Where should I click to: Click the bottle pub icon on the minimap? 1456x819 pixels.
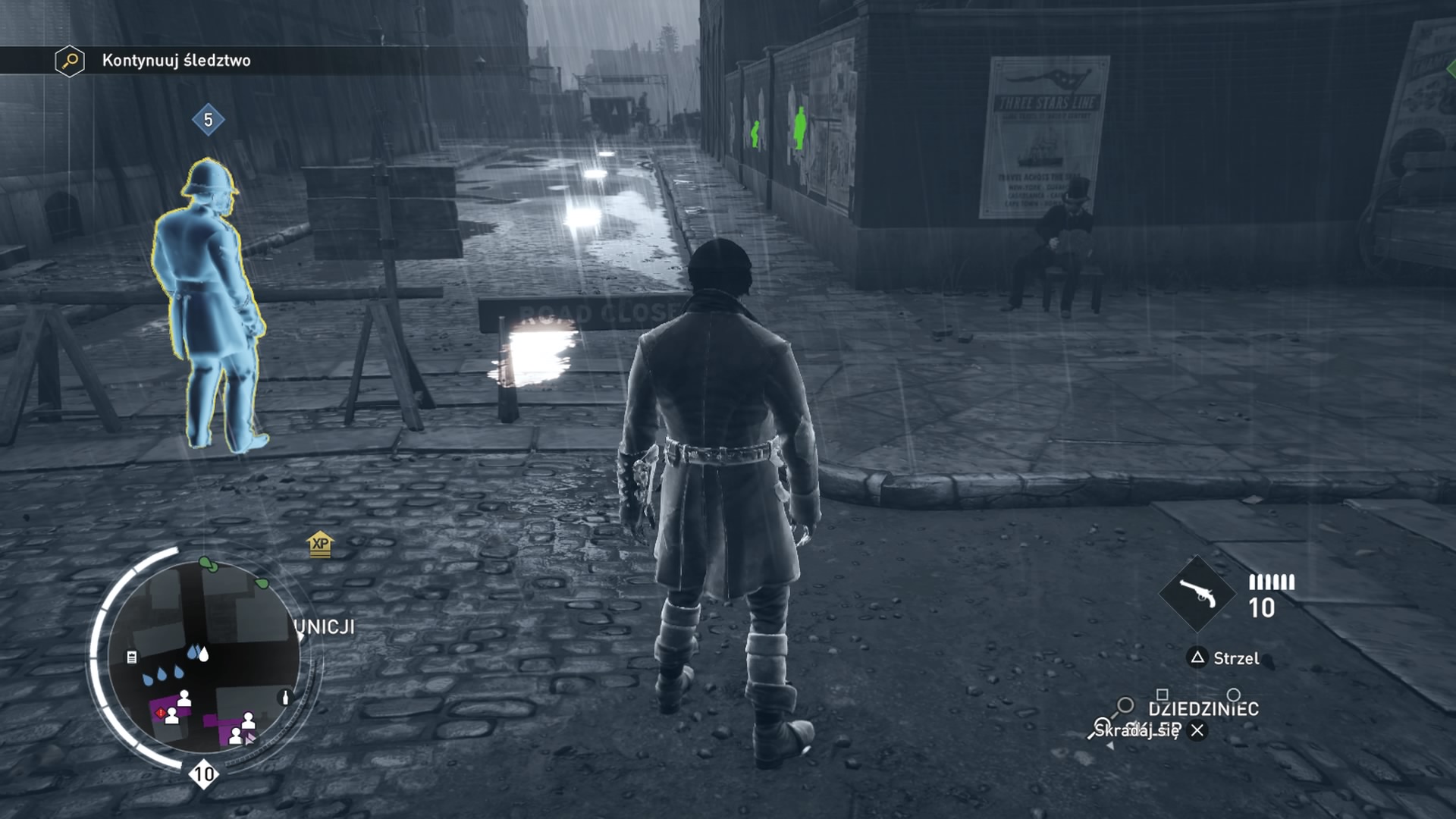[285, 698]
